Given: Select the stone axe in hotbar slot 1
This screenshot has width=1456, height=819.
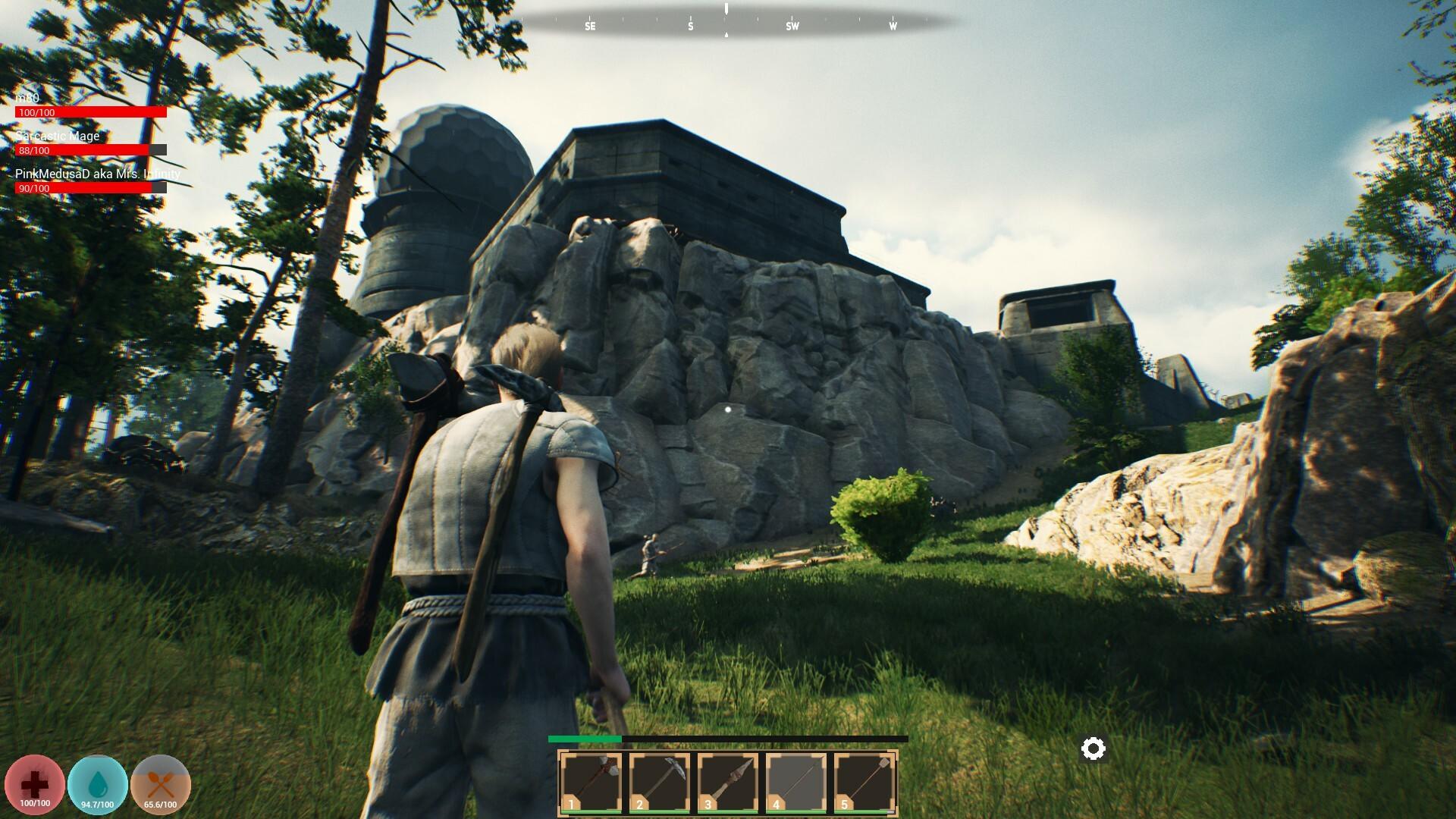Looking at the screenshot, I should [x=591, y=783].
